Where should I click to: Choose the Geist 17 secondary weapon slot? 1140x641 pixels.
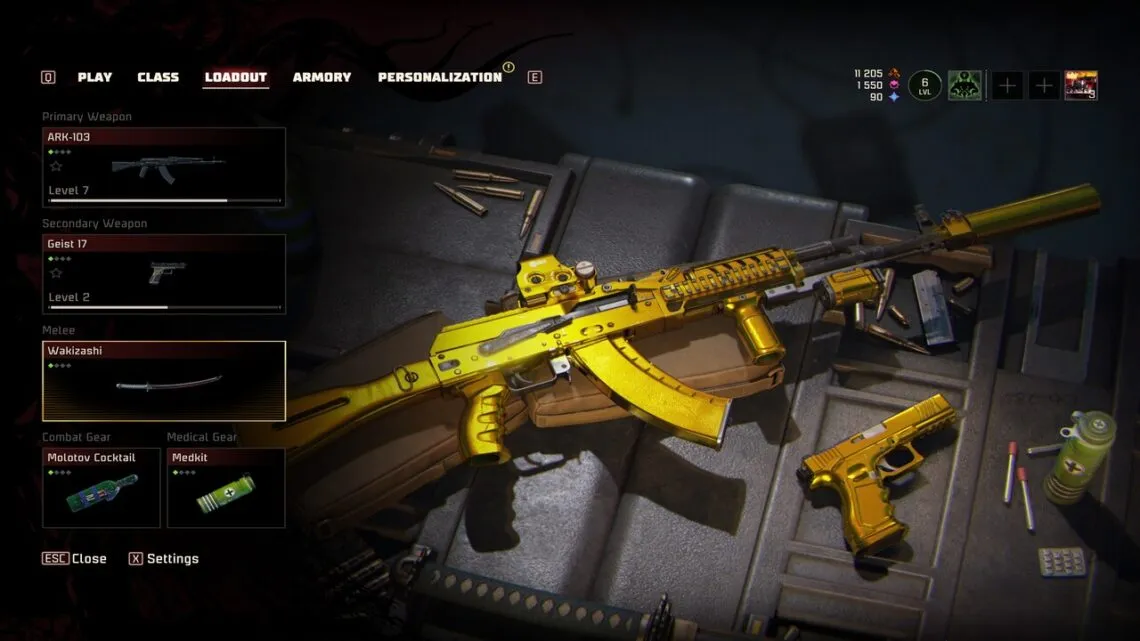pos(164,274)
